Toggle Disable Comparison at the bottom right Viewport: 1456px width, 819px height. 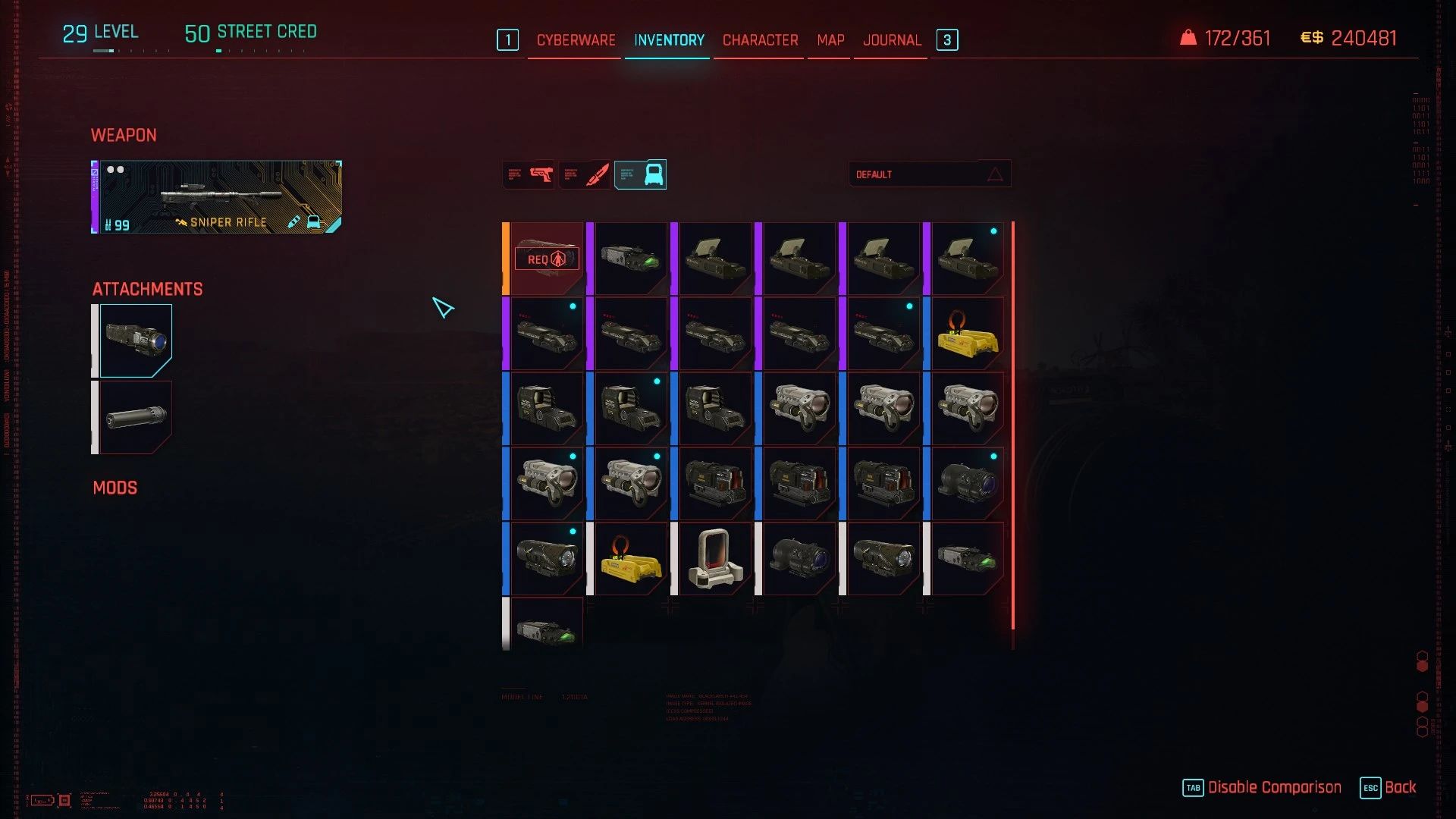pos(1275,788)
